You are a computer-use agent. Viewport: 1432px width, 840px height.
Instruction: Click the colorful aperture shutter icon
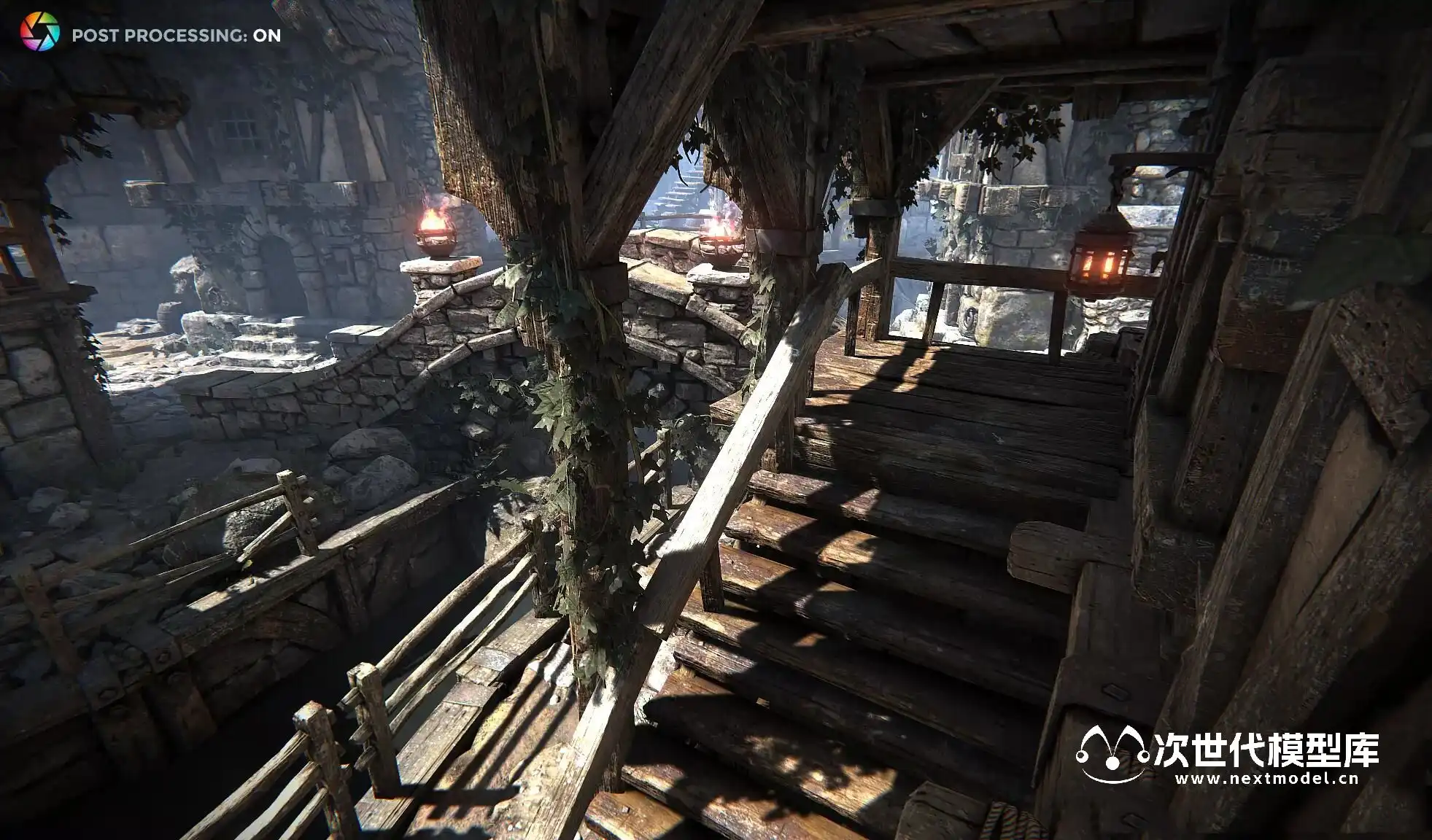tap(39, 33)
